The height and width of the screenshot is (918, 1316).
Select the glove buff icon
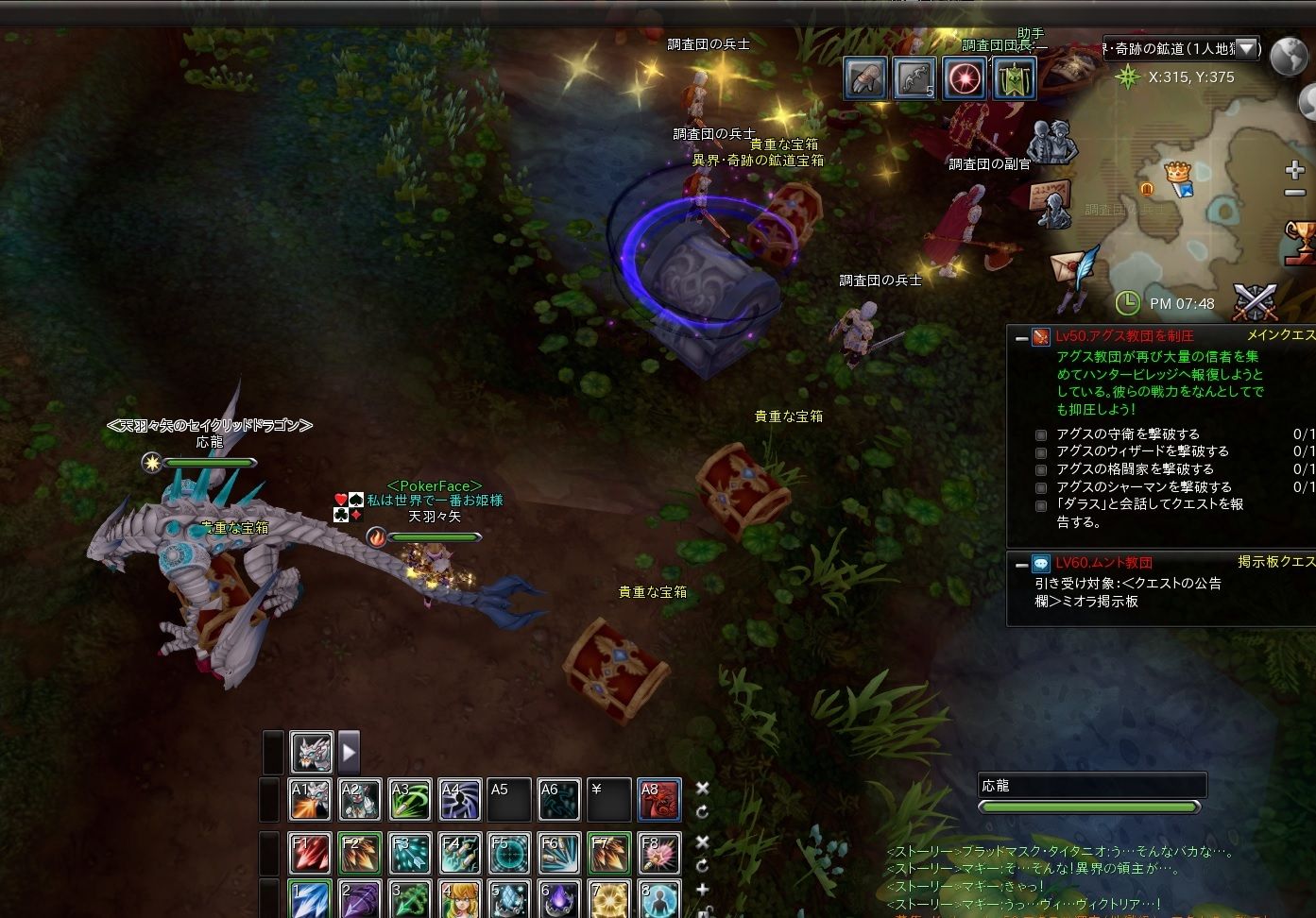click(865, 78)
